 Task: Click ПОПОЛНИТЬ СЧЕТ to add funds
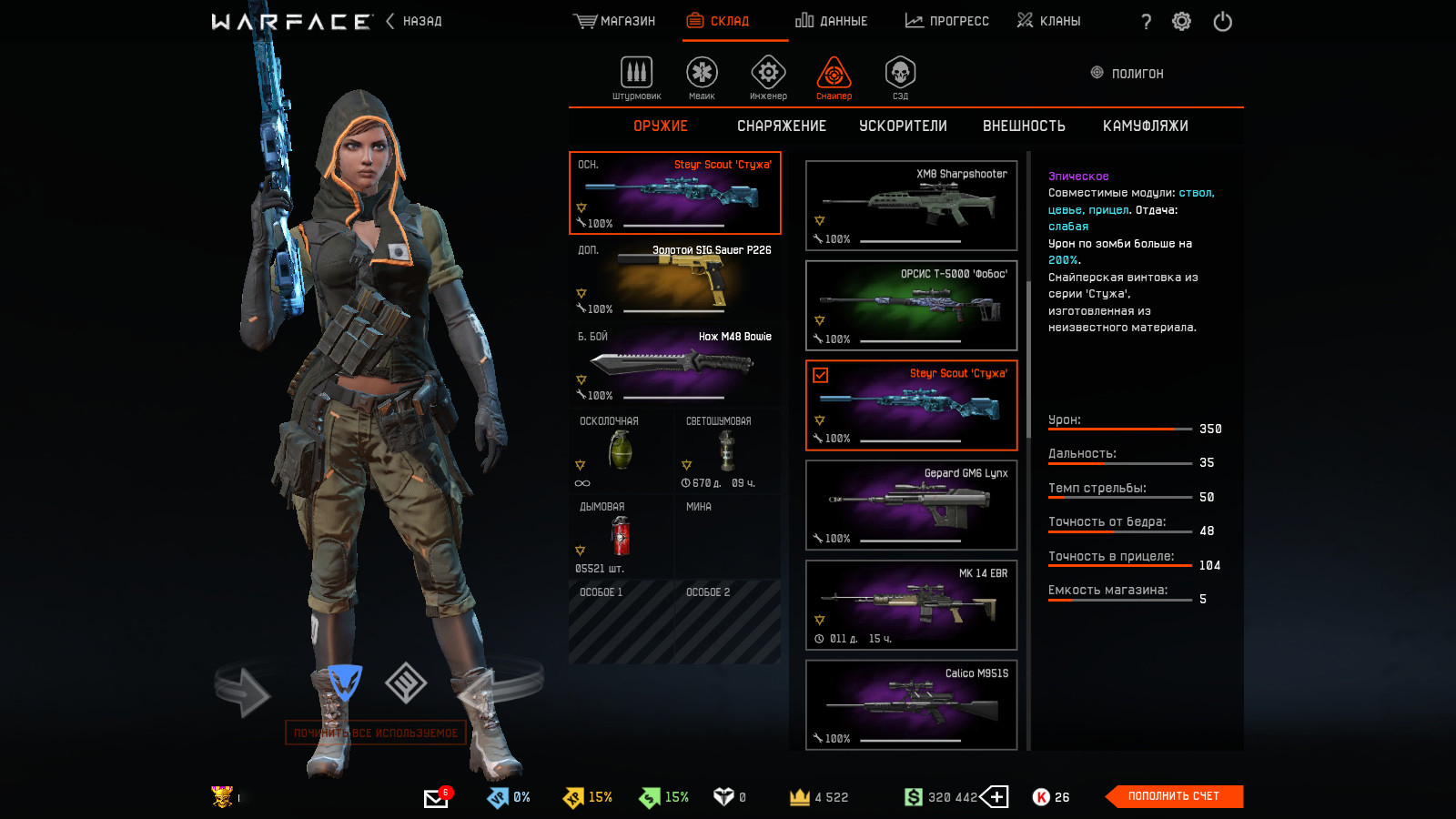tap(1174, 796)
